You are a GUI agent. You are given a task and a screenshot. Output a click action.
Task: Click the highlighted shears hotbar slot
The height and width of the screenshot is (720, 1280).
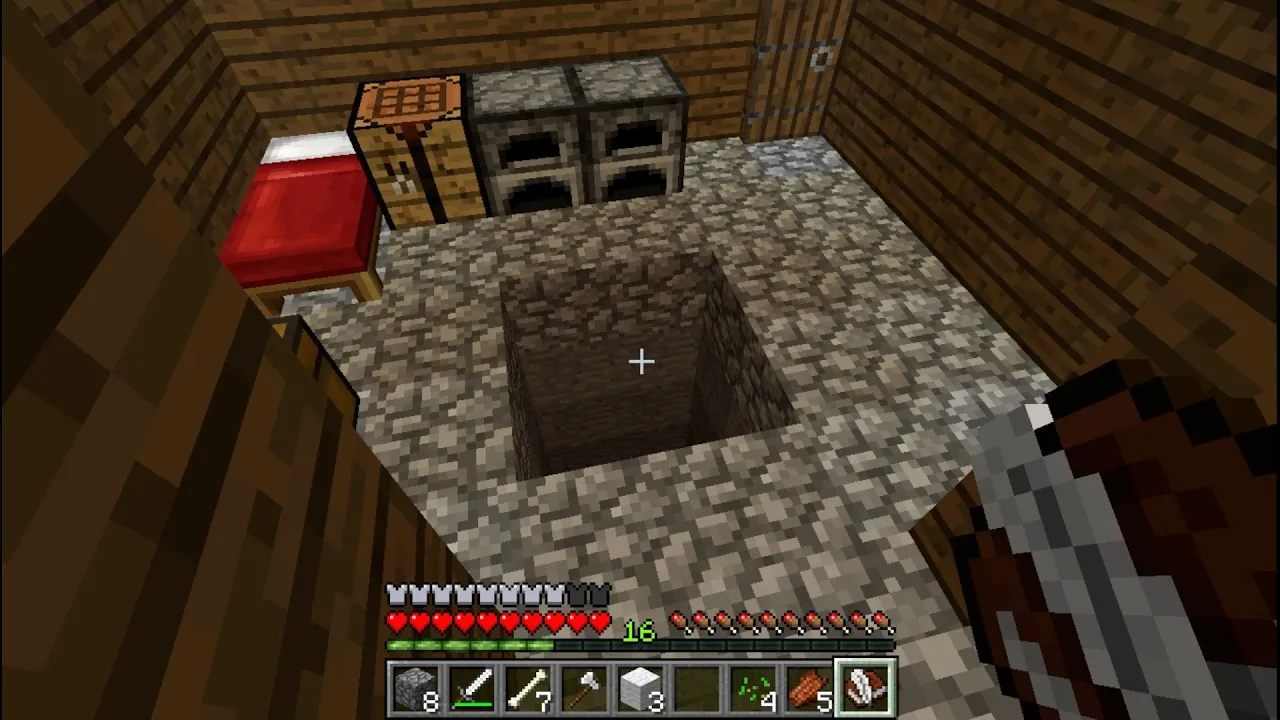[x=865, y=689]
